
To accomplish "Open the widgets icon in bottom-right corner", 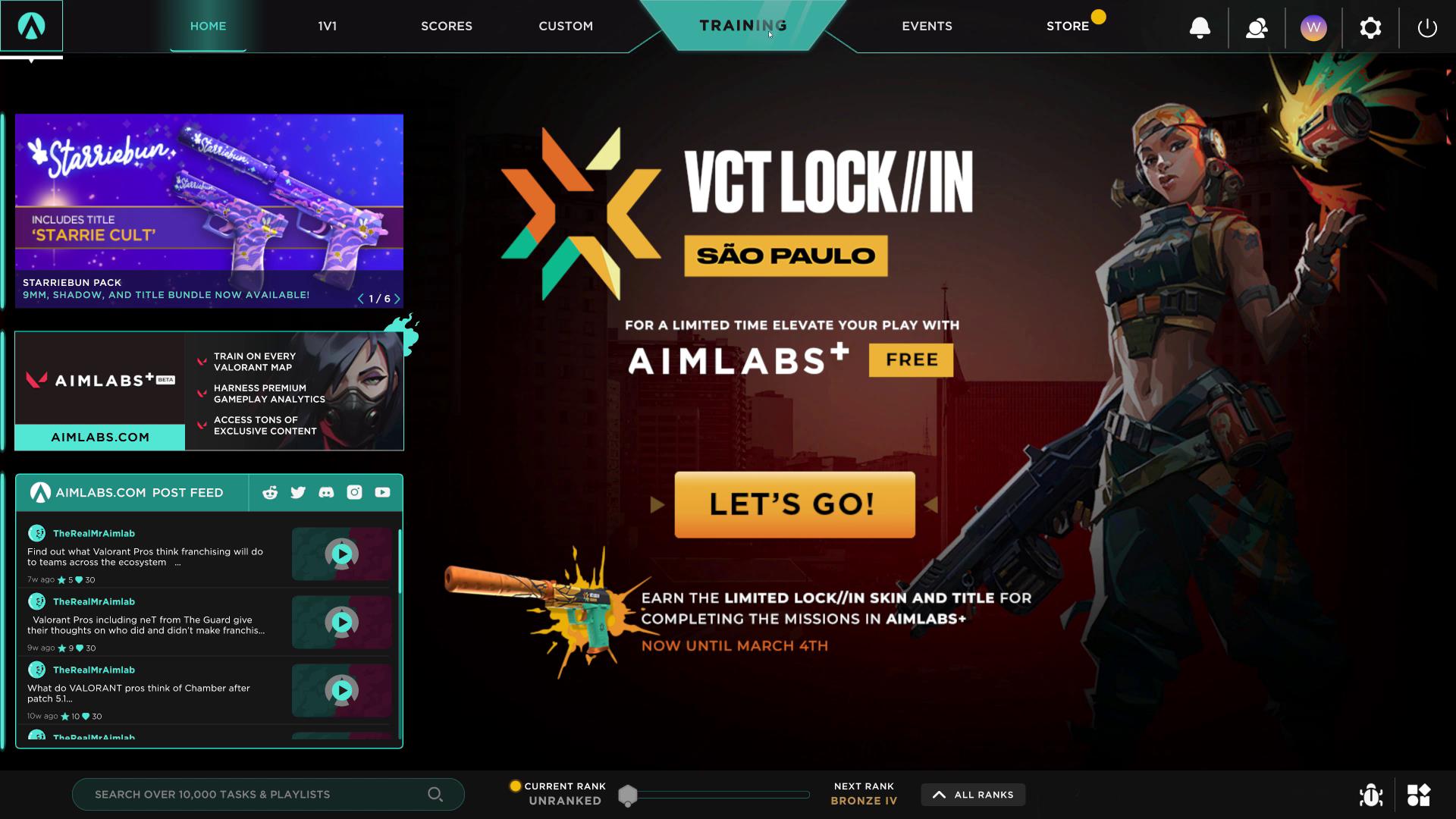I will click(1419, 795).
